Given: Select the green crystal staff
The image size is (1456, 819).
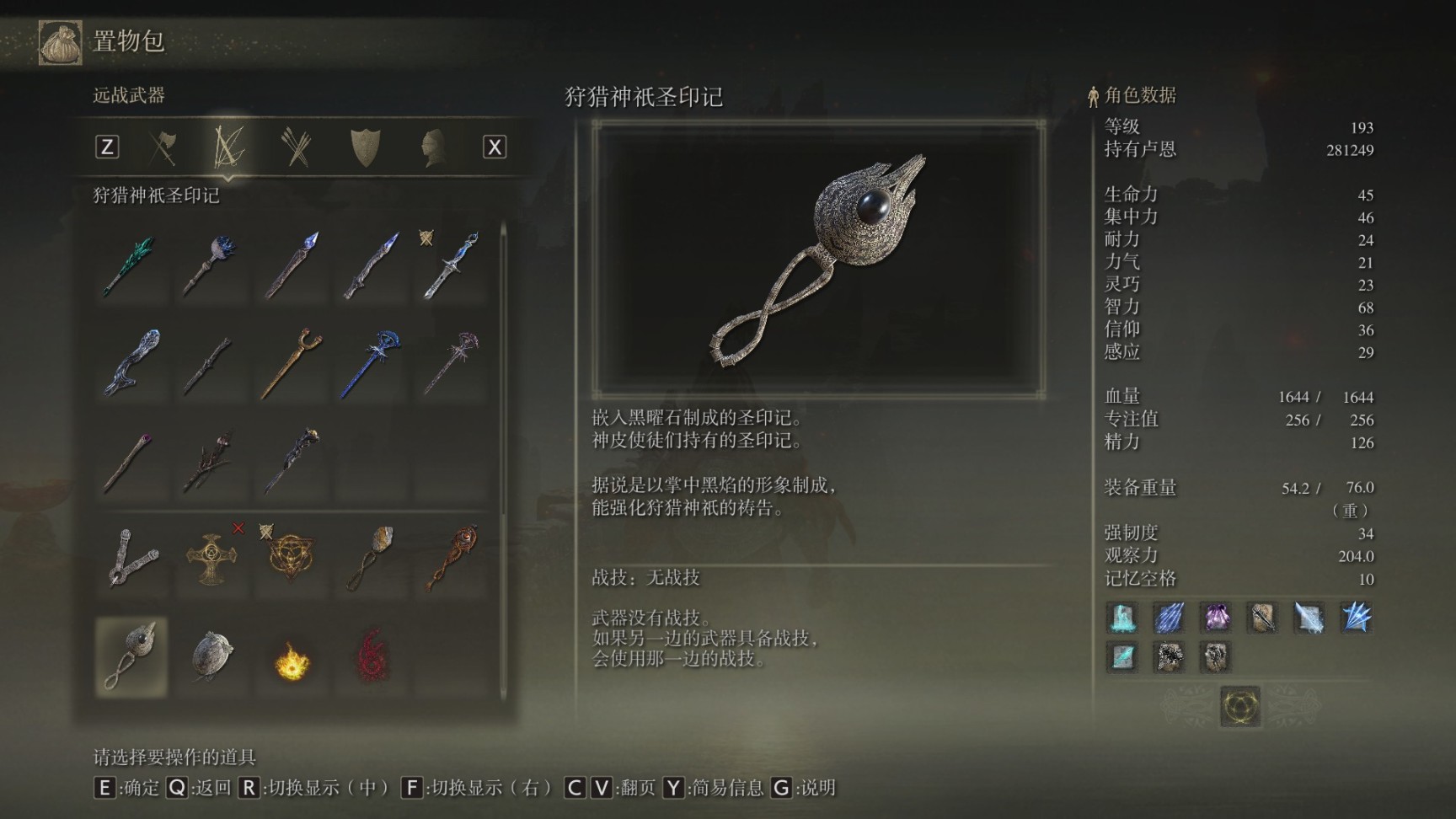Looking at the screenshot, I should pyautogui.click(x=130, y=265).
